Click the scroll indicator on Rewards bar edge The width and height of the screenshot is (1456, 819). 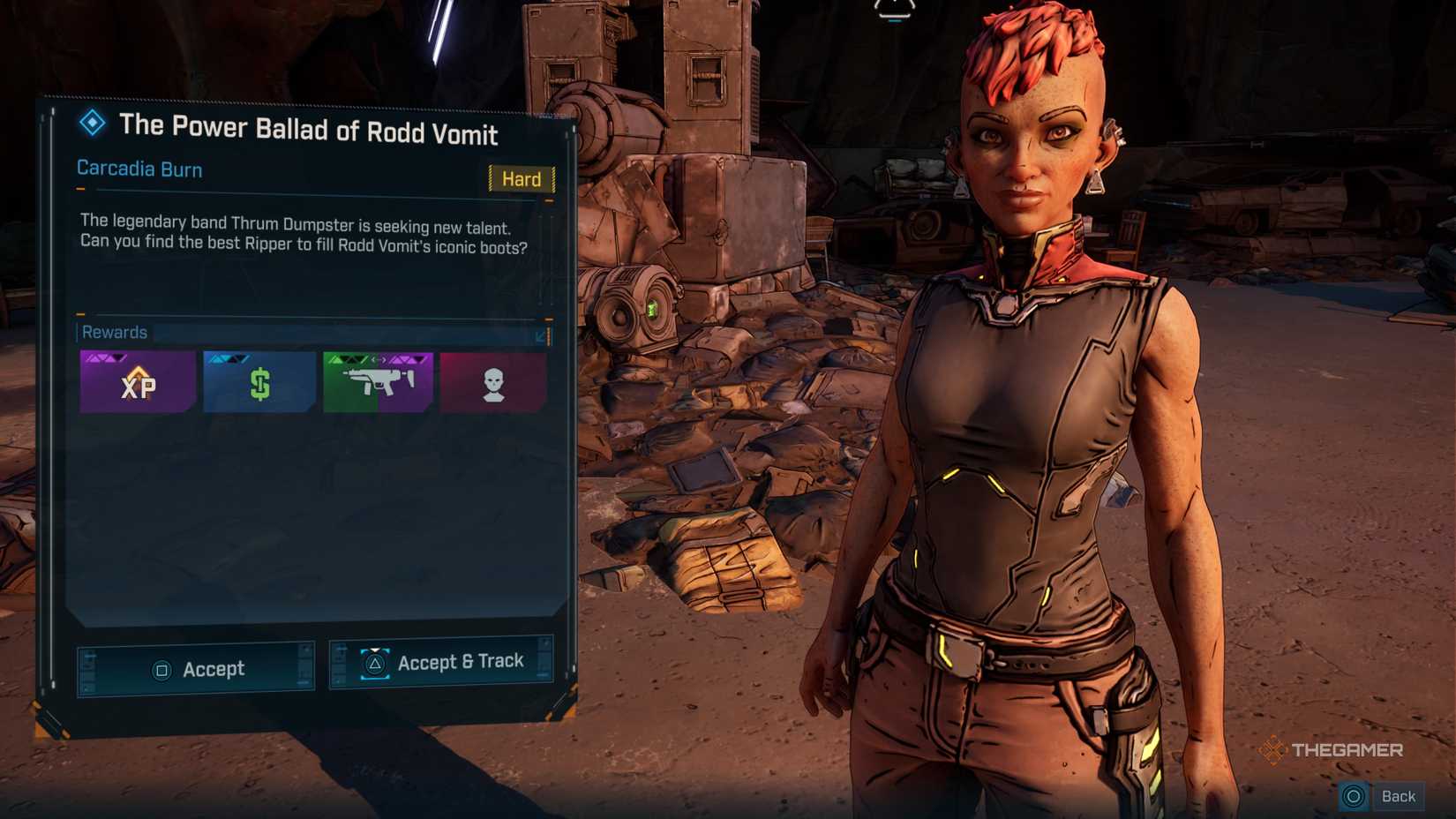(x=549, y=337)
